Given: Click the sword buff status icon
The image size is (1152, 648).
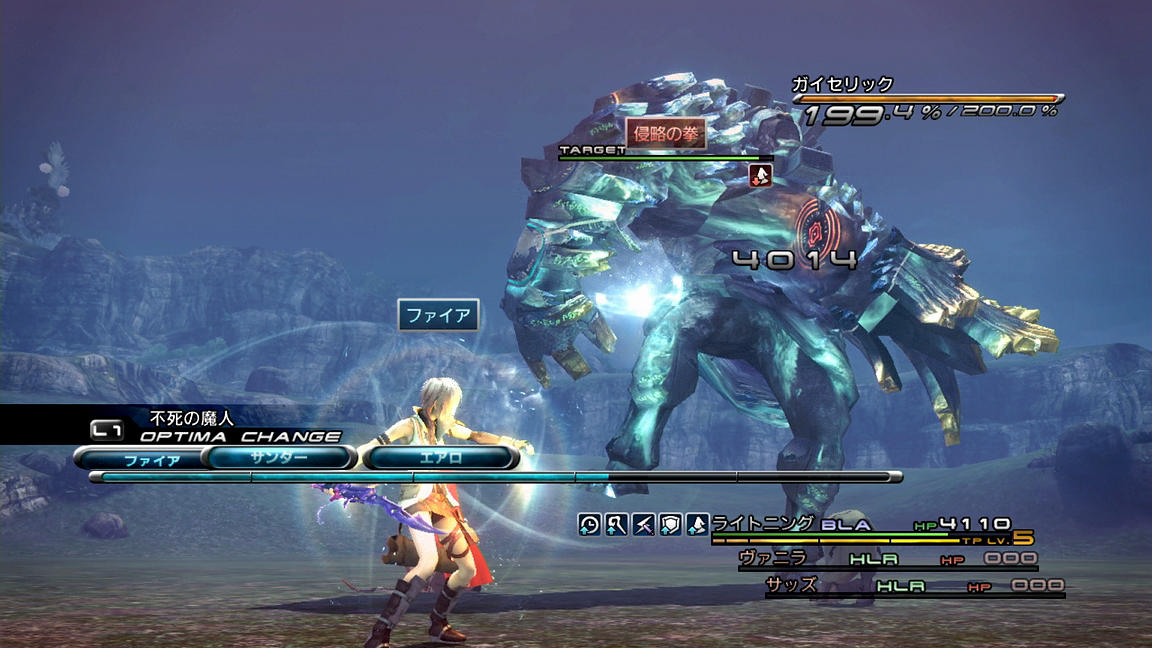Looking at the screenshot, I should coord(643,524).
